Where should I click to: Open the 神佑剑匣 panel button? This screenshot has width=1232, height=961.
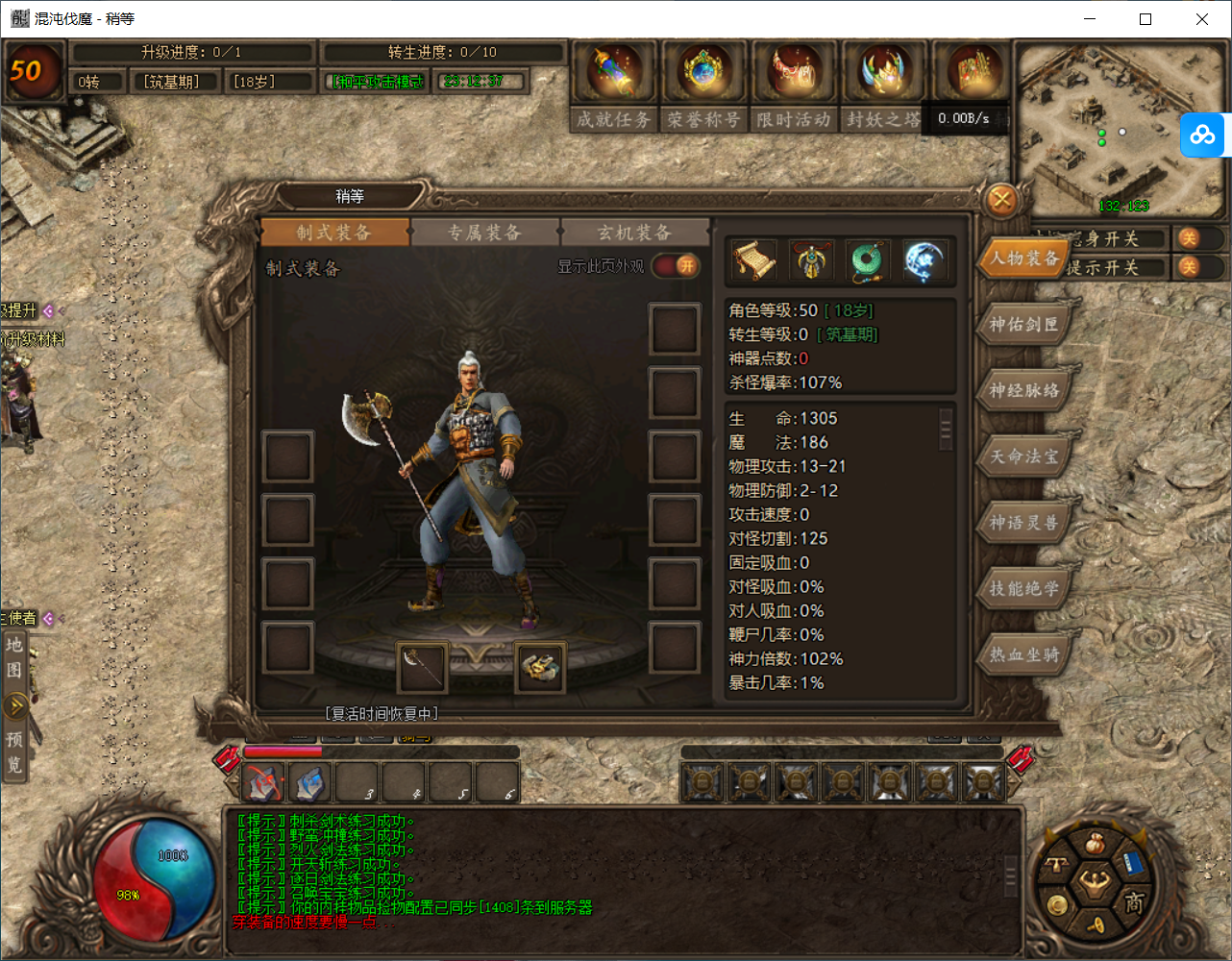pos(1023,324)
